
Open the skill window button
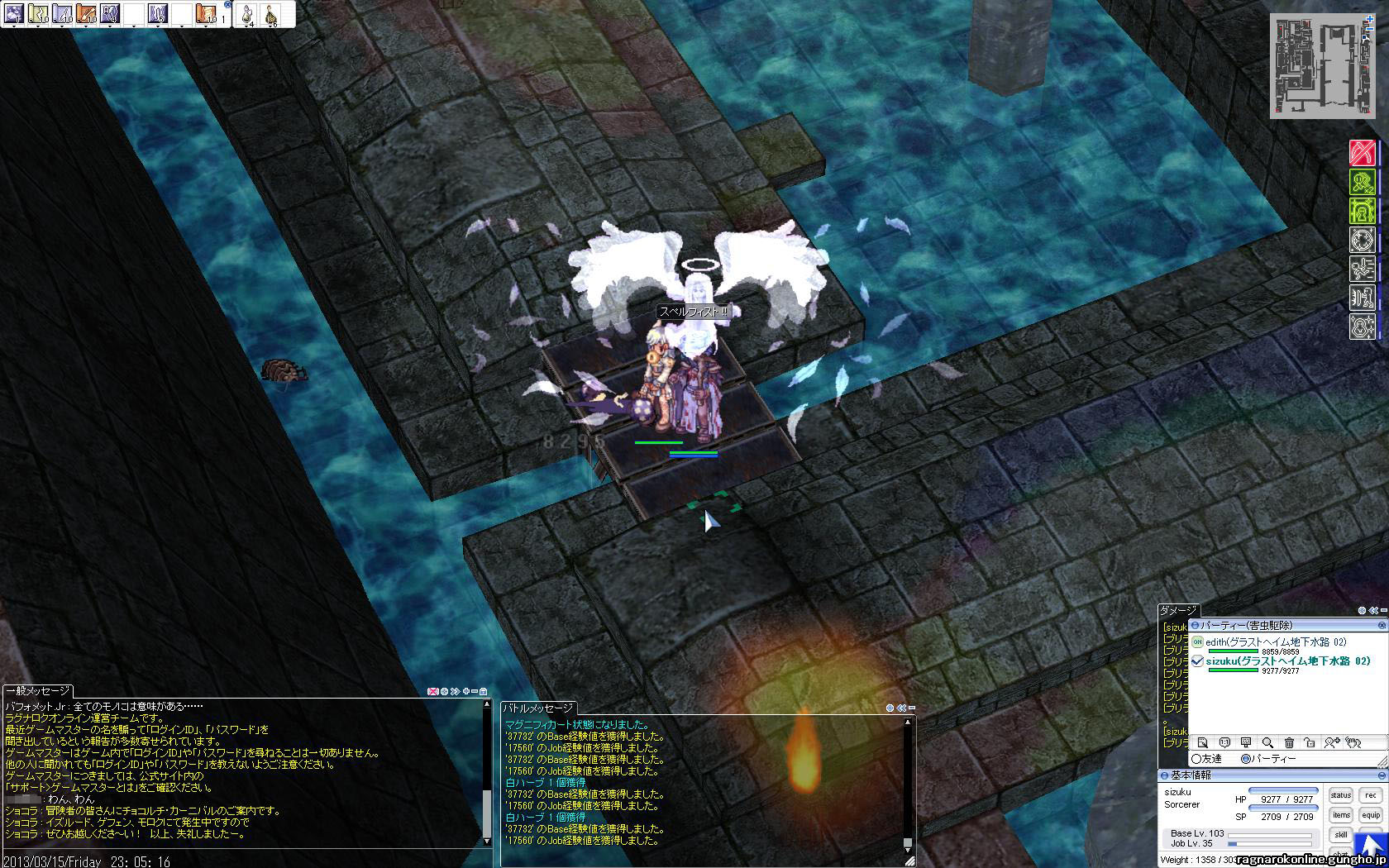(1340, 835)
